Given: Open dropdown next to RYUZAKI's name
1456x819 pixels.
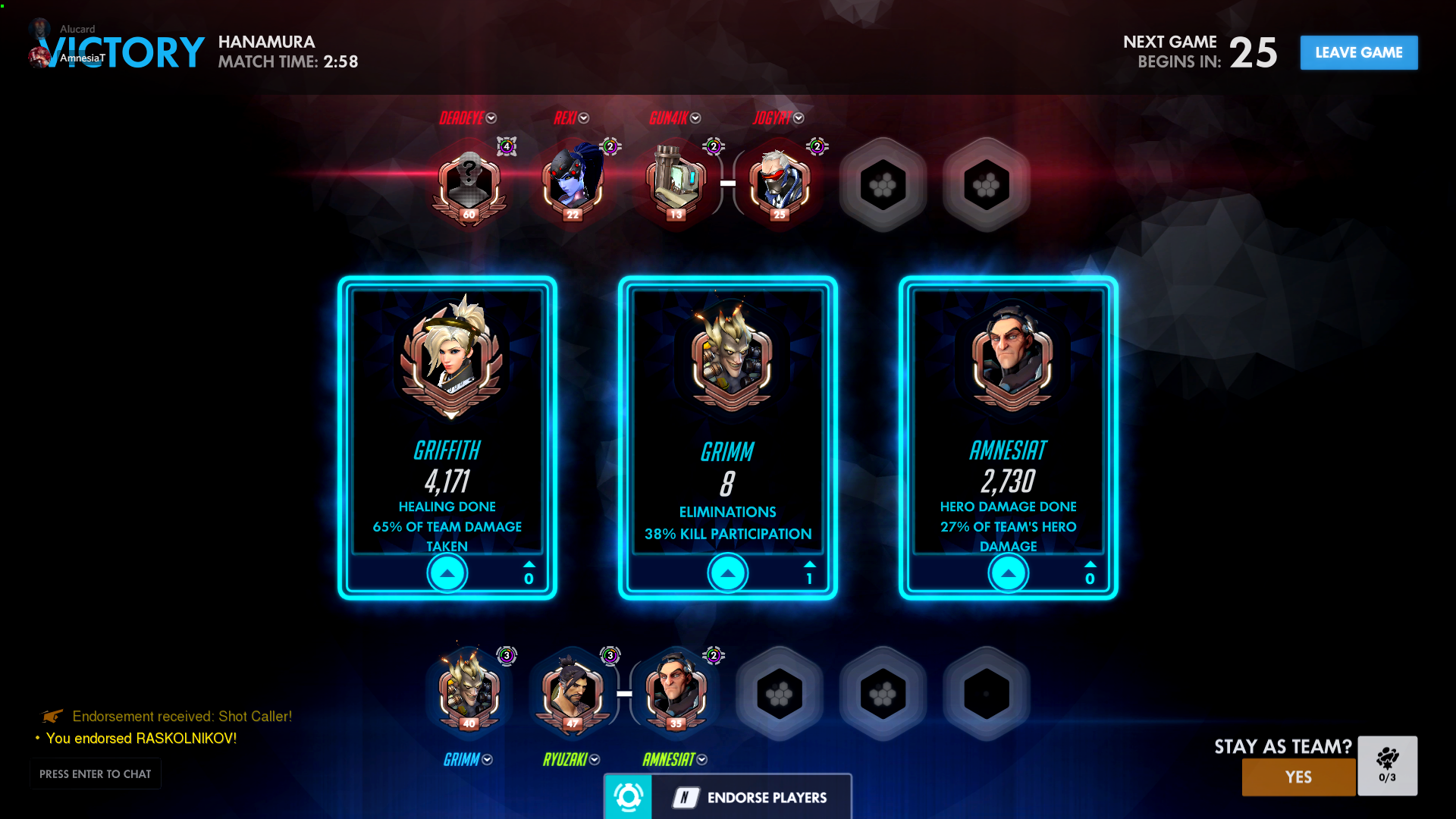Looking at the screenshot, I should pos(595,760).
